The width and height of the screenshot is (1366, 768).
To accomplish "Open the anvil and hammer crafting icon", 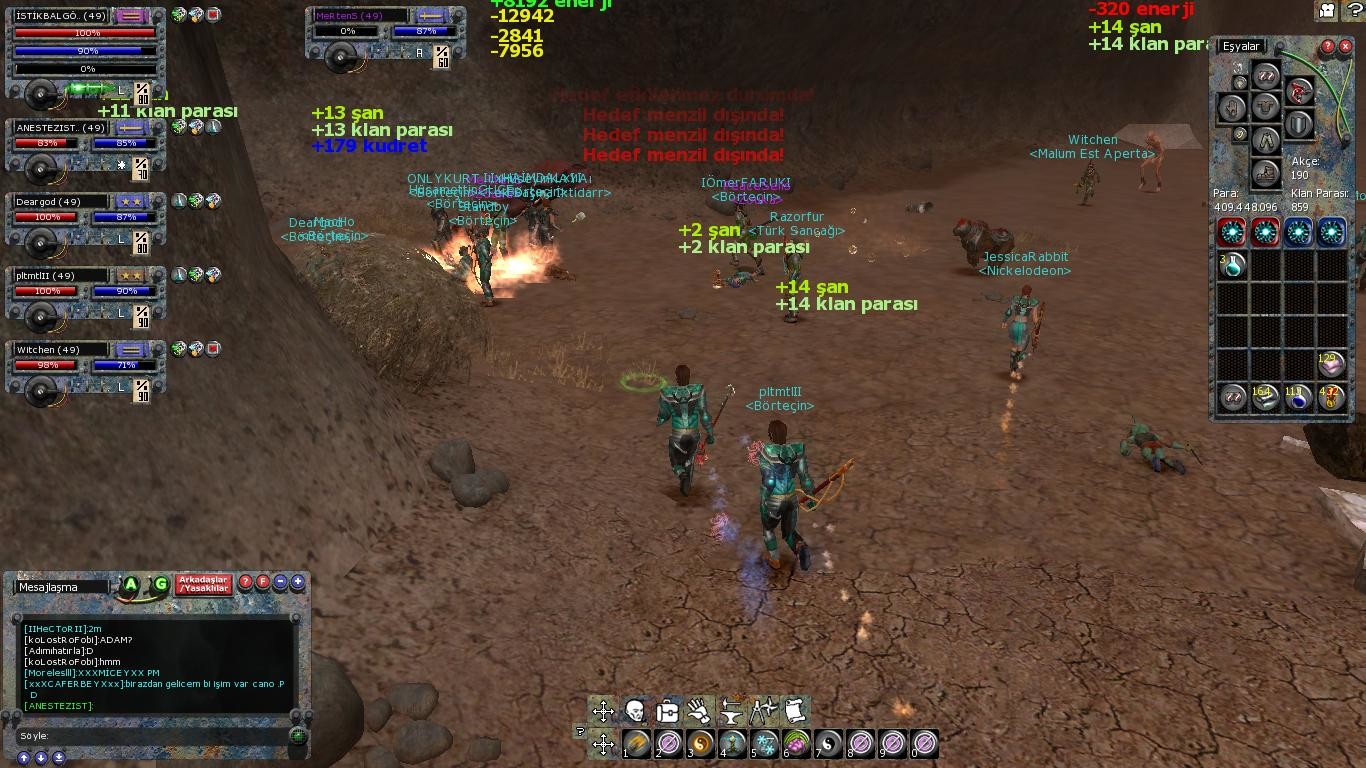I will pos(731,711).
